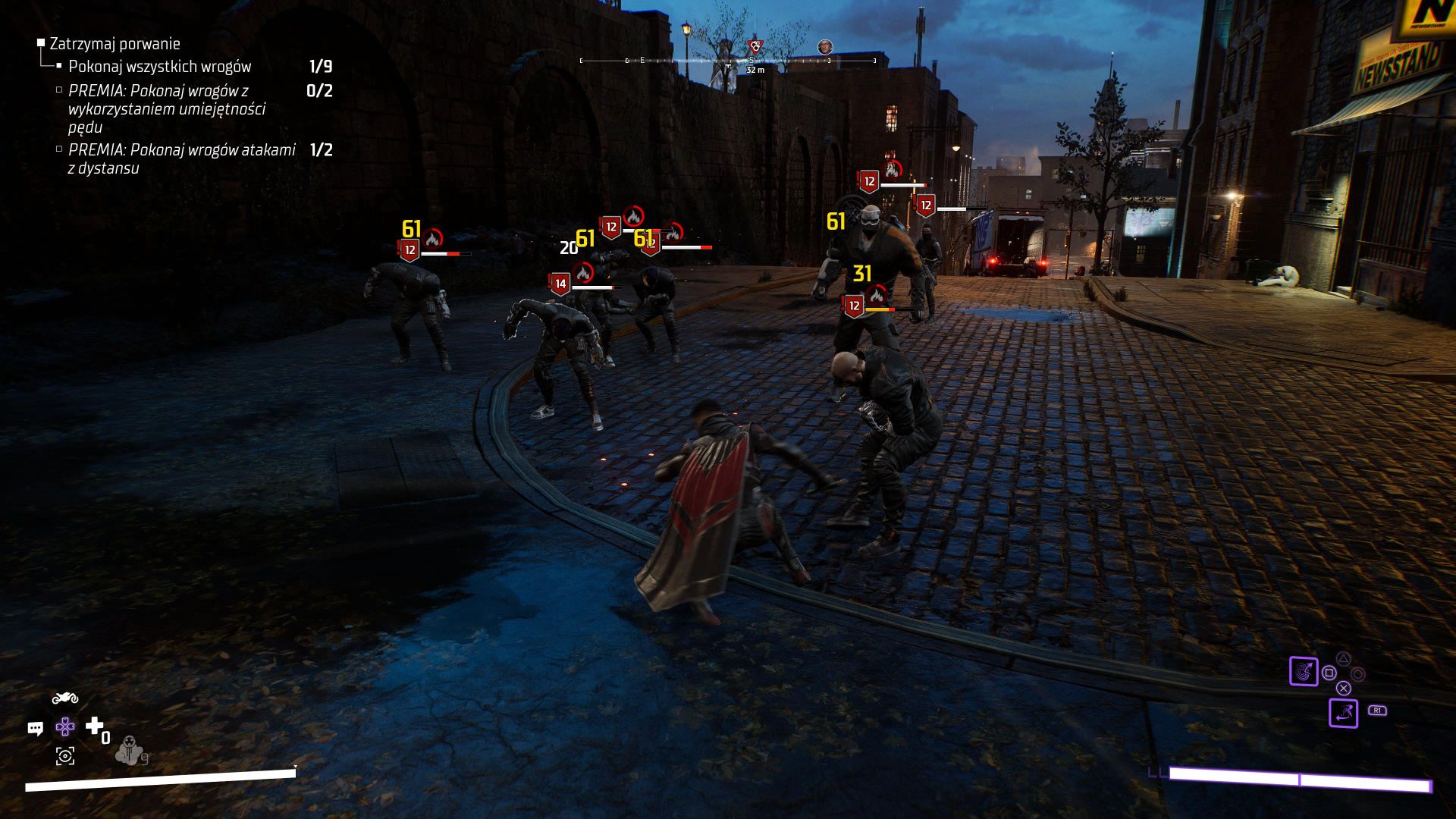Click the red handcuffs crime marker on compass
Viewport: 1456px width, 819px height.
[755, 46]
